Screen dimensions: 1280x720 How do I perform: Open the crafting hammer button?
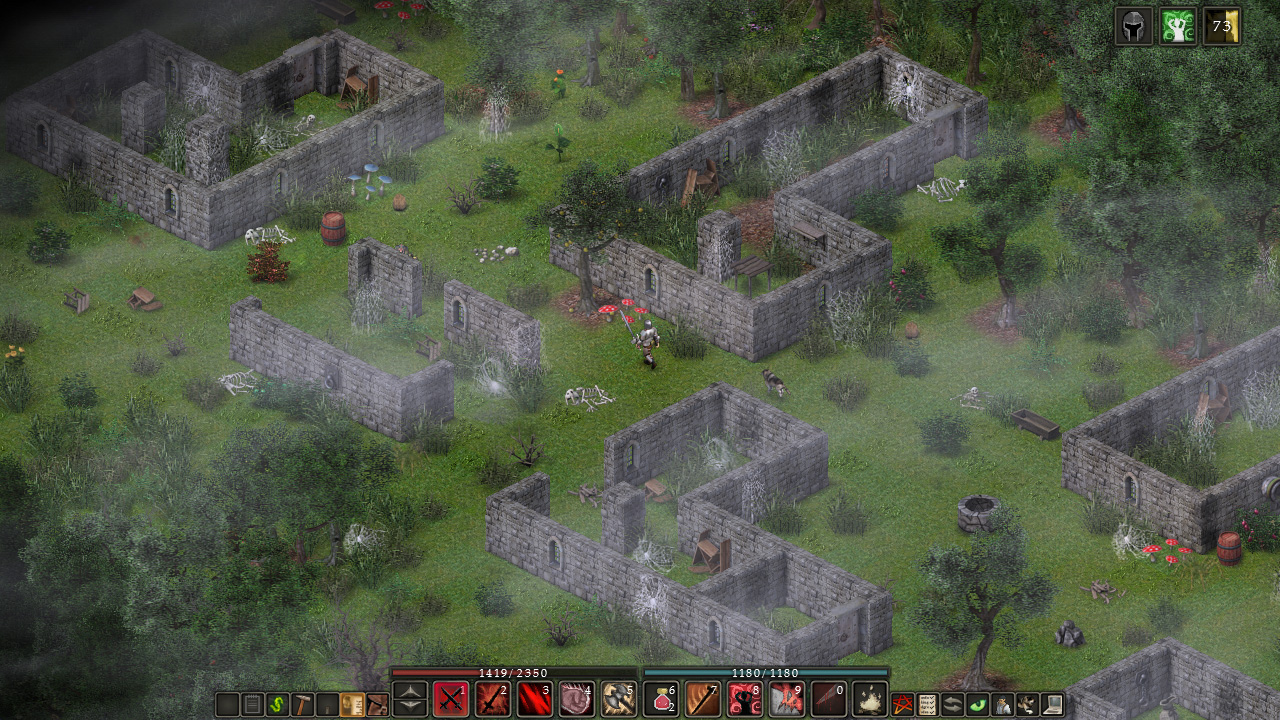[302, 704]
